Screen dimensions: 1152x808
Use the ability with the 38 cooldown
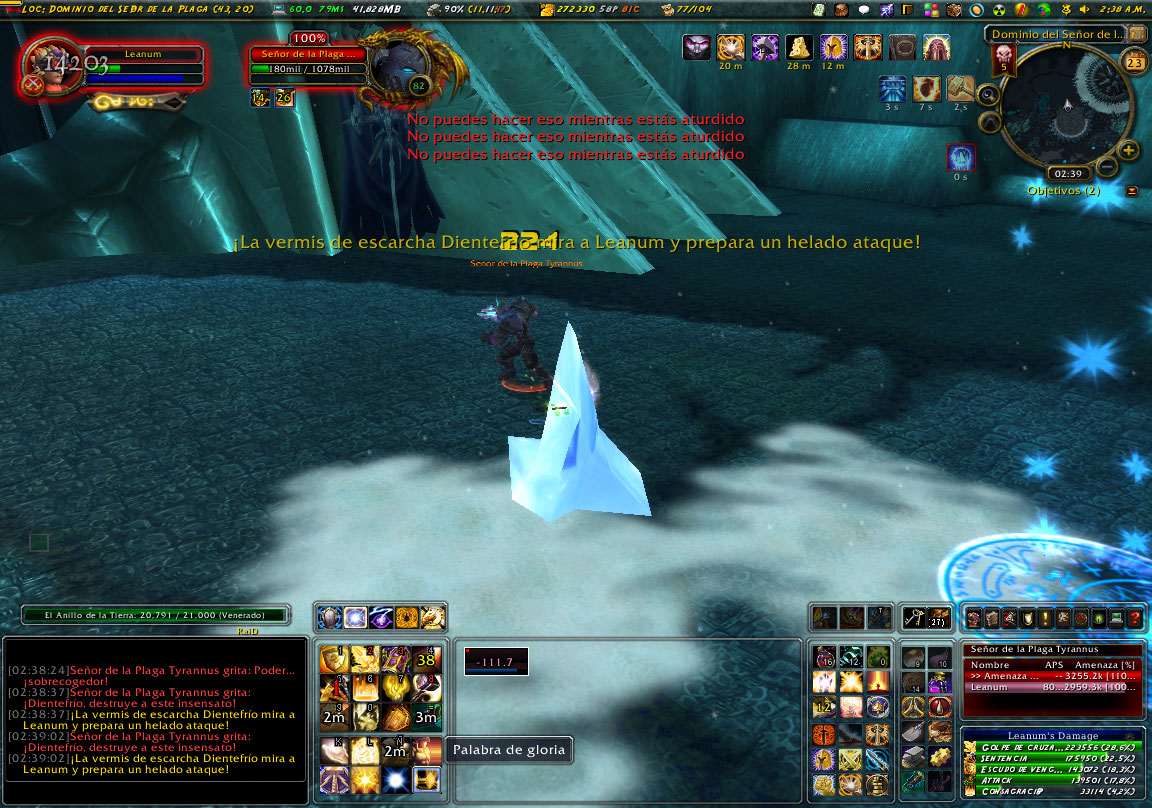(427, 659)
